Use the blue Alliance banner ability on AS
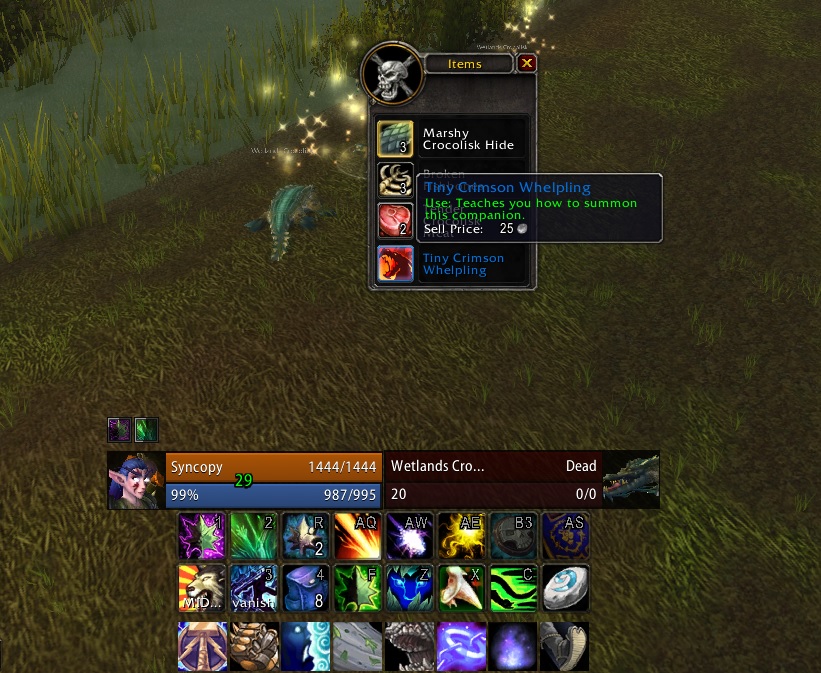821x673 pixels. (565, 535)
